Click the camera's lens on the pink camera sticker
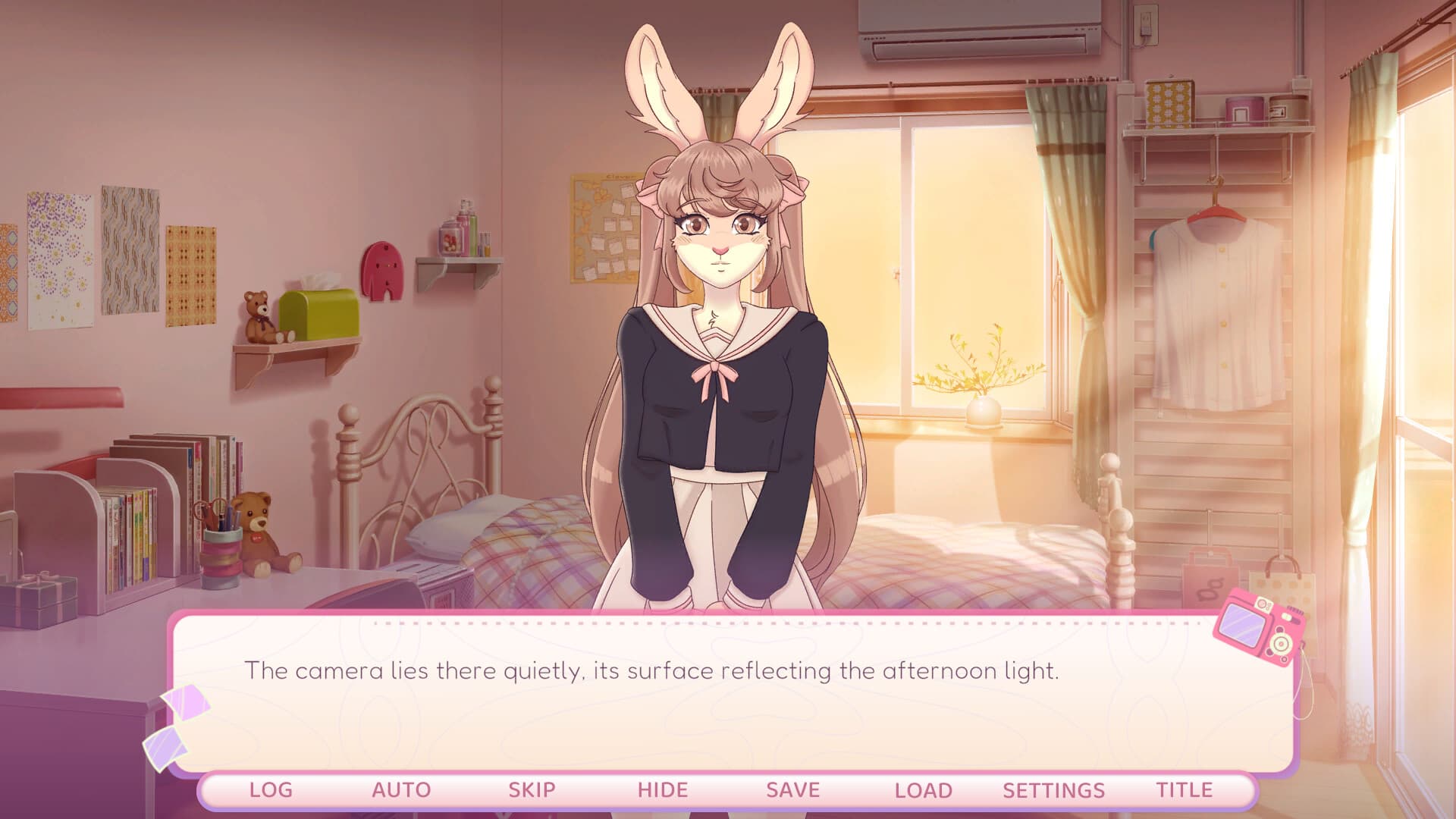Screen dimensions: 1456x819 click(x=1281, y=644)
